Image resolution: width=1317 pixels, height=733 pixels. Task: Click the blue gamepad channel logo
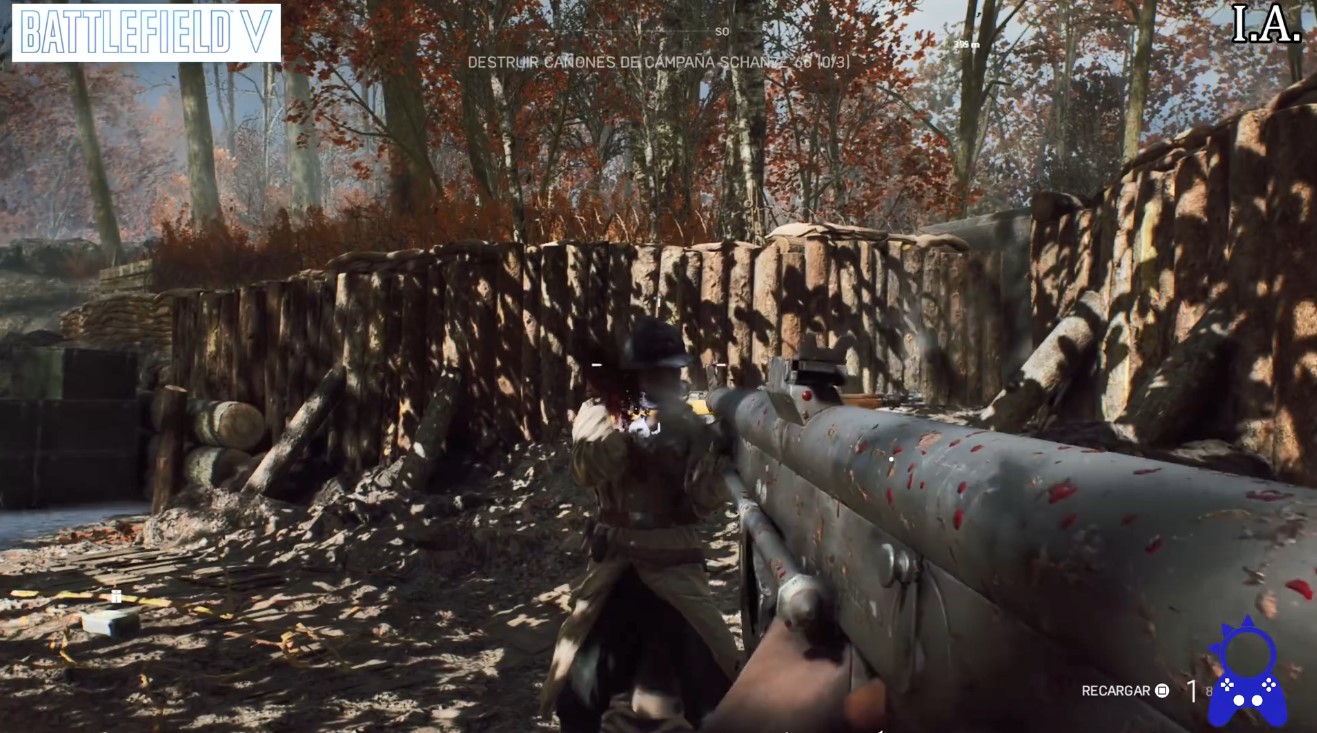pyautogui.click(x=1246, y=673)
